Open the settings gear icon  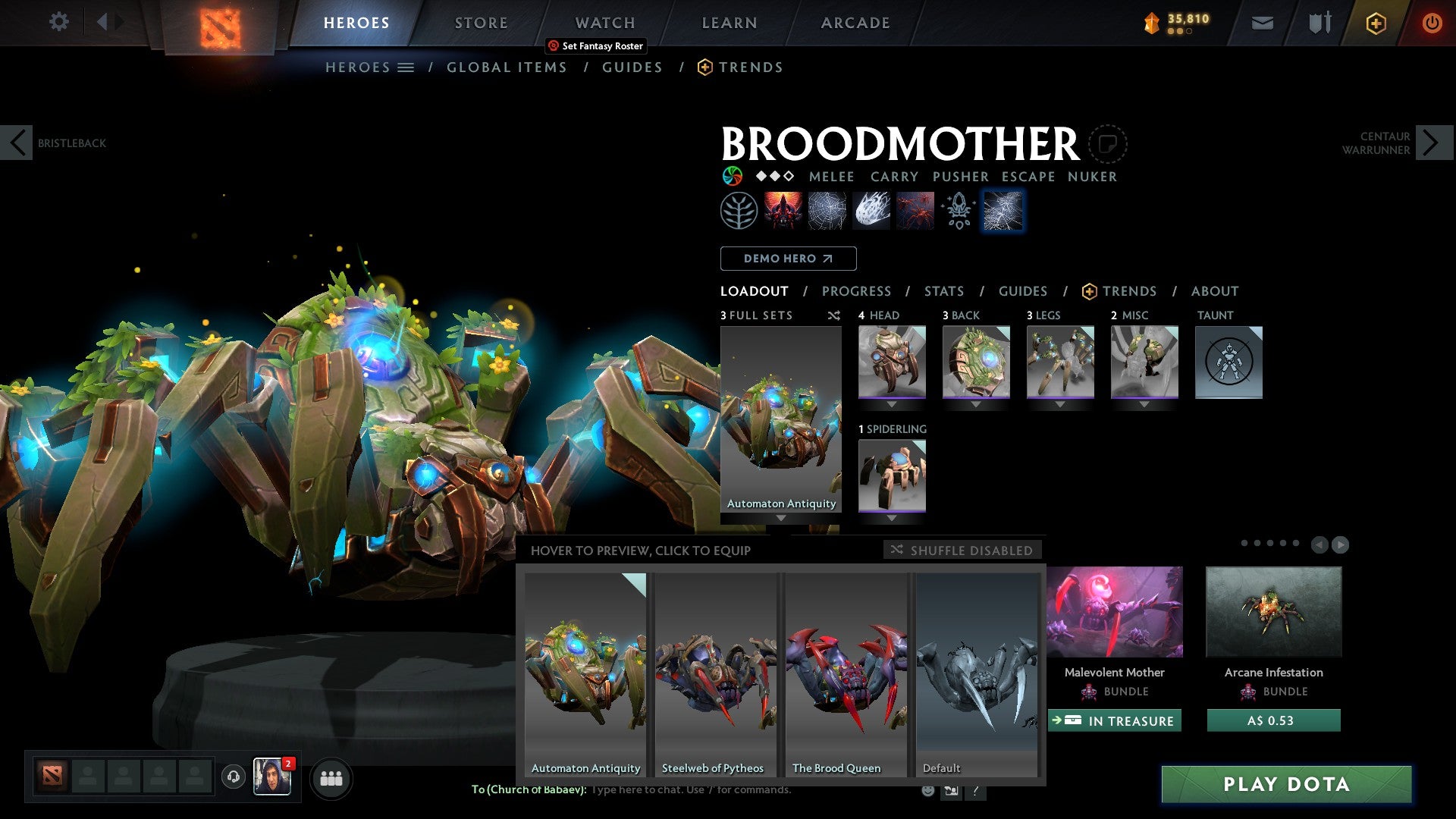(x=58, y=22)
